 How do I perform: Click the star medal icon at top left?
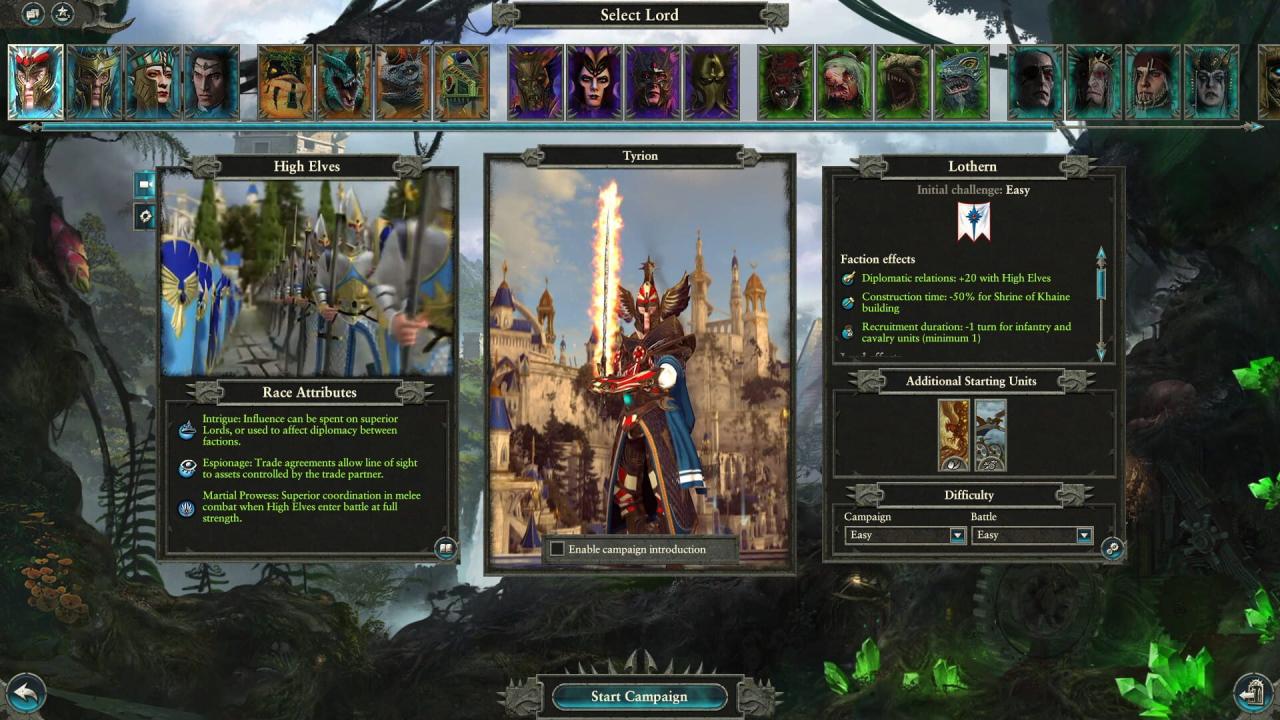[62, 14]
